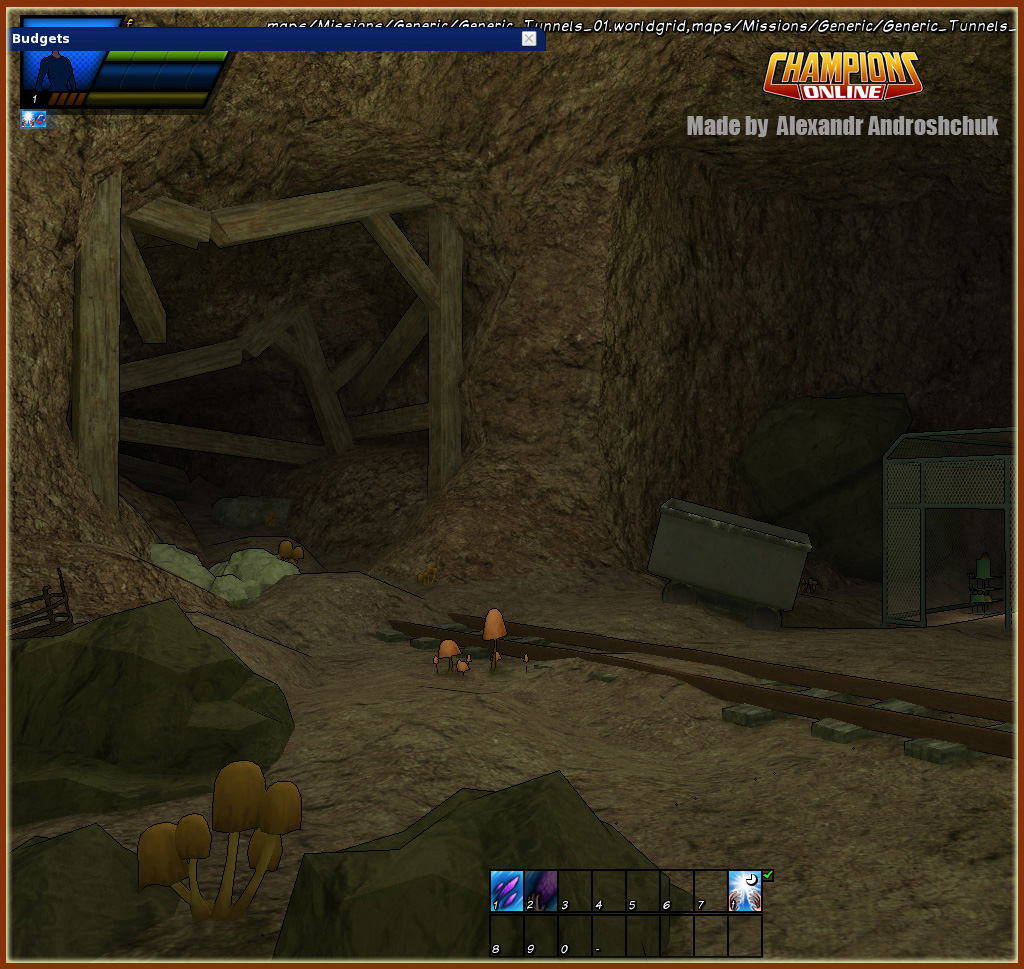Use the purple scaled power in slot 2
The width and height of the screenshot is (1024, 969).
(541, 890)
